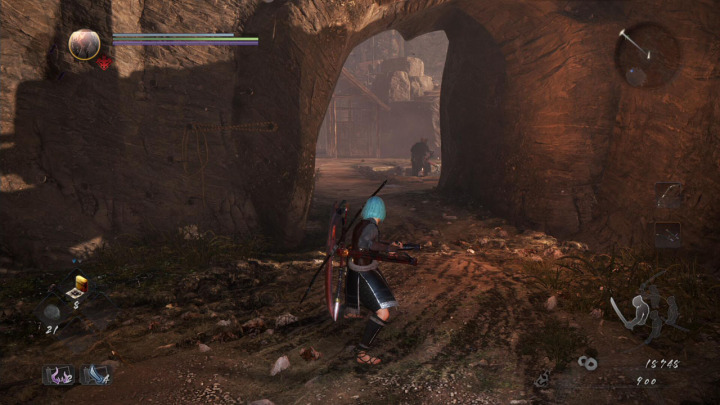Select the lower ranged weapon slot
Screen dimensions: 720x405
coord(667,234)
